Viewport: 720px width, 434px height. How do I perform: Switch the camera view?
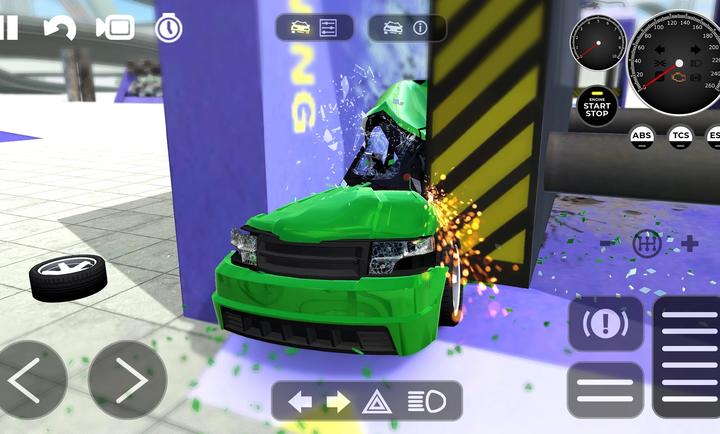115,28
